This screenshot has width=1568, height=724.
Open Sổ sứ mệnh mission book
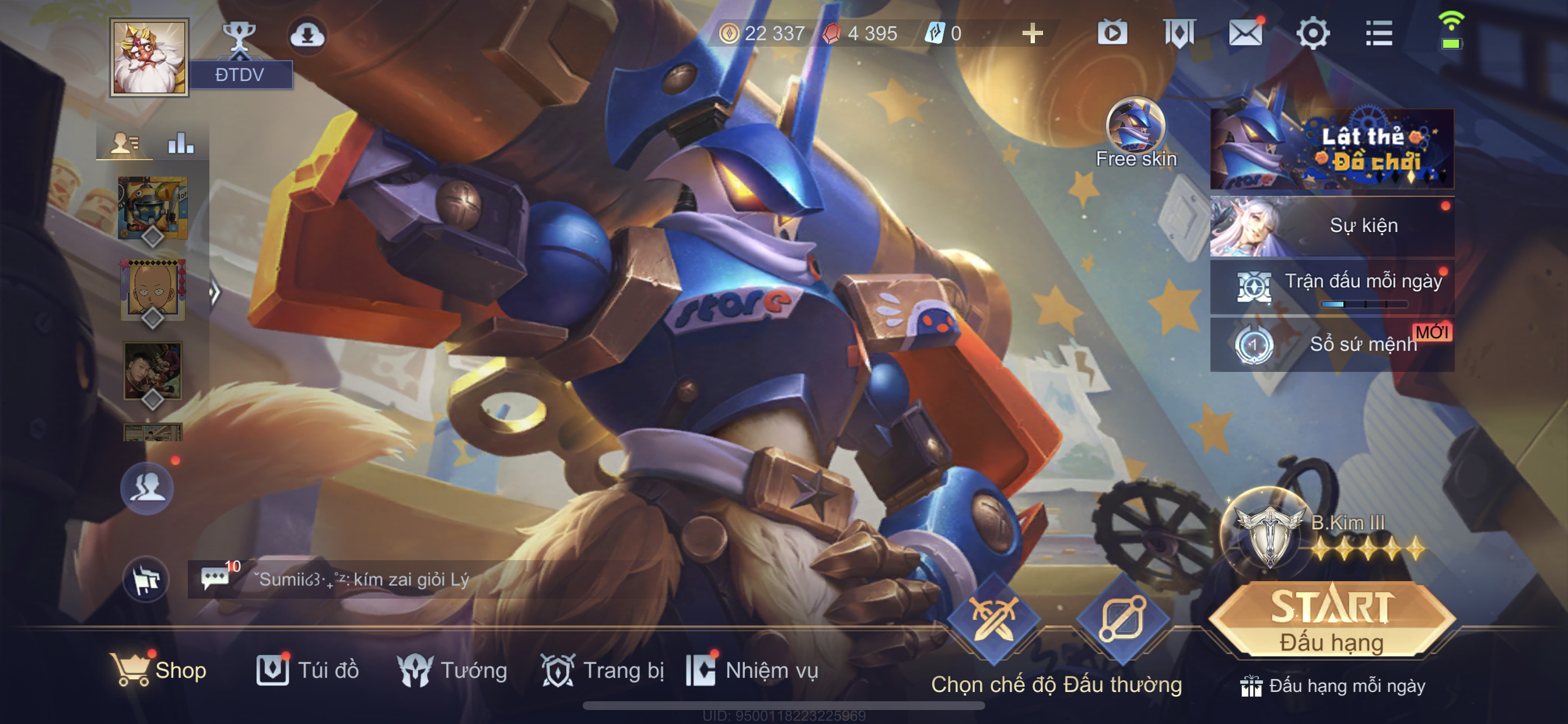tap(1332, 344)
